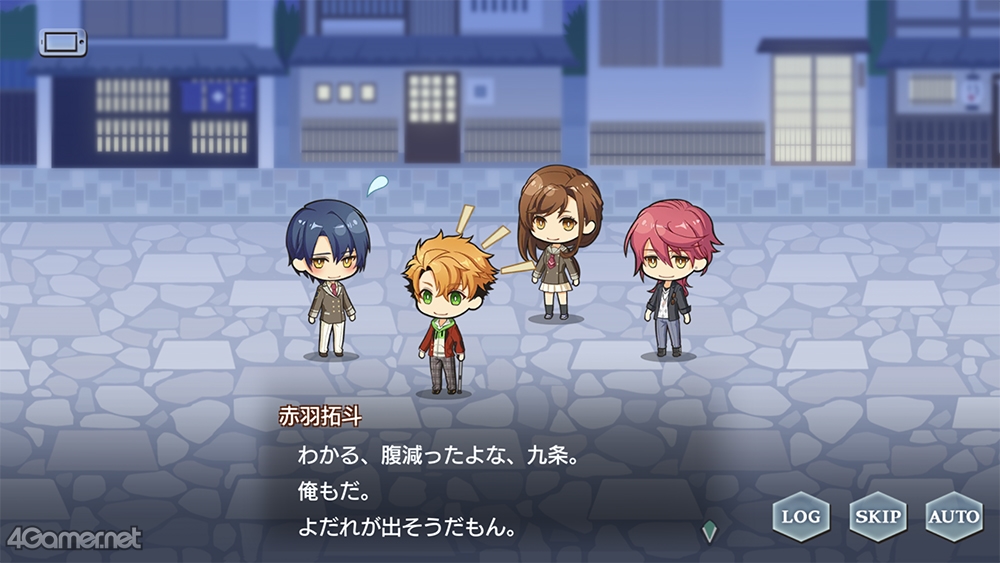Skip the dialogue with SKIP button
Image resolution: width=1000 pixels, height=563 pixels.
pyautogui.click(x=877, y=517)
